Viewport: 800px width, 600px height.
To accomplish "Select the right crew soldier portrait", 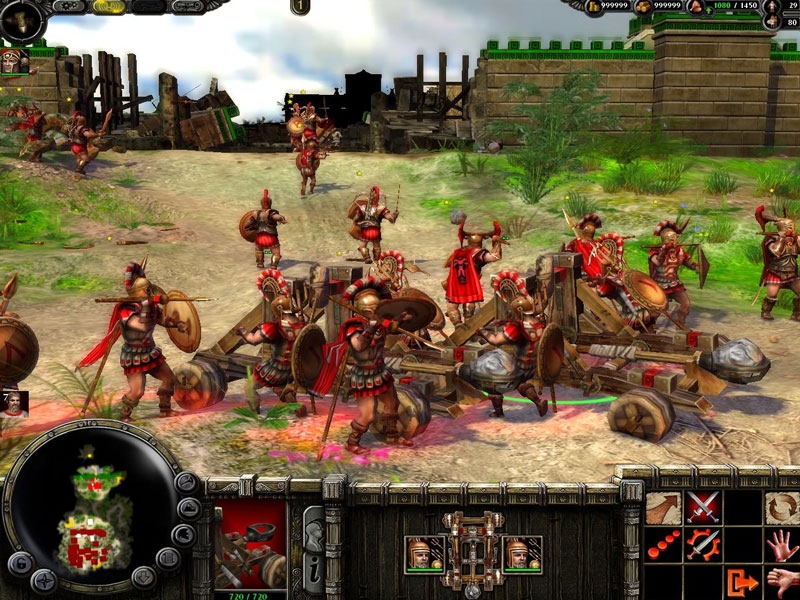I will point(522,554).
